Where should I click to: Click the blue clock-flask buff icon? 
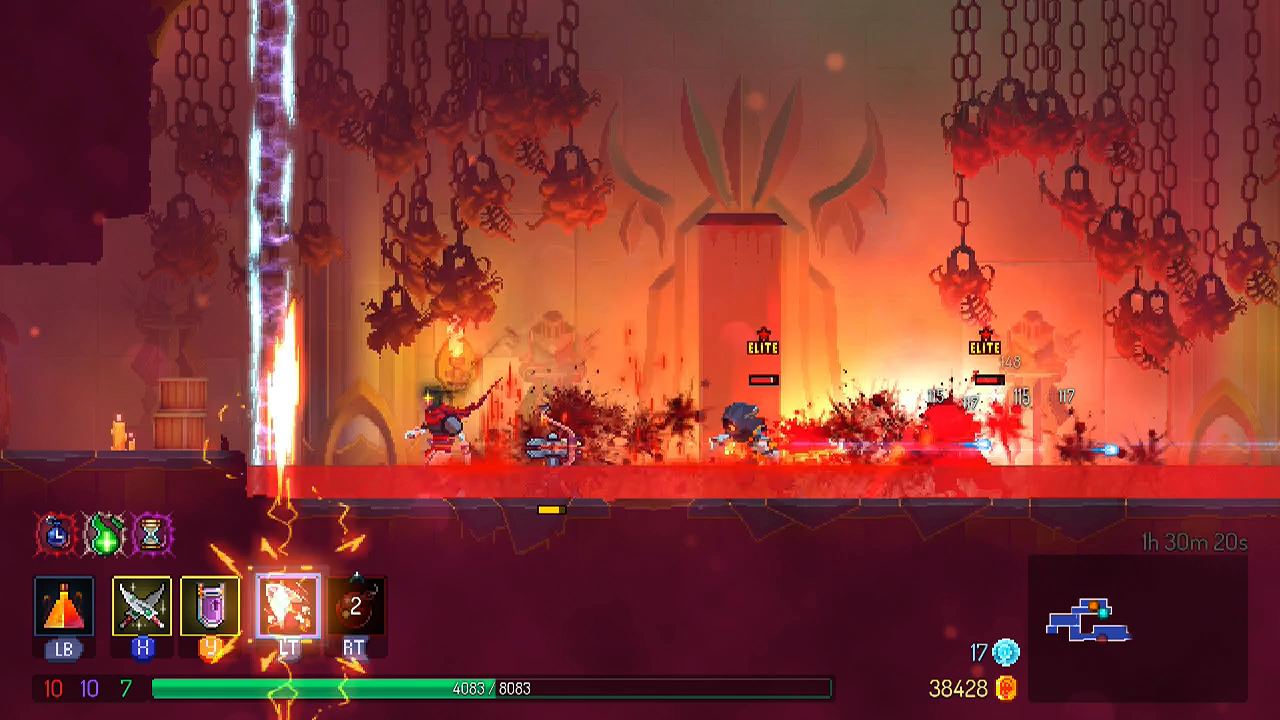[55, 535]
